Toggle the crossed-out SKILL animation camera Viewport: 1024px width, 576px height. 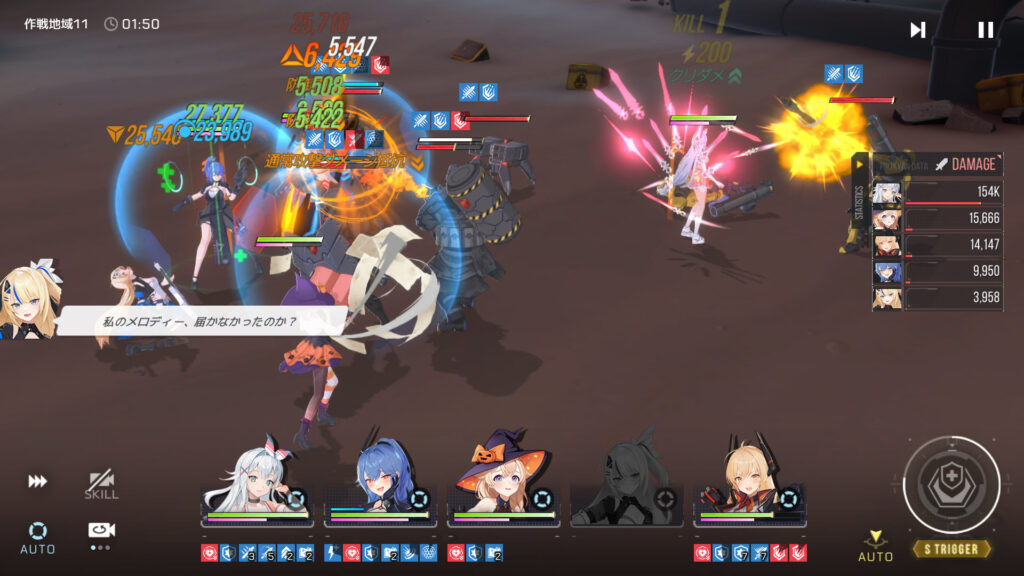pyautogui.click(x=101, y=485)
